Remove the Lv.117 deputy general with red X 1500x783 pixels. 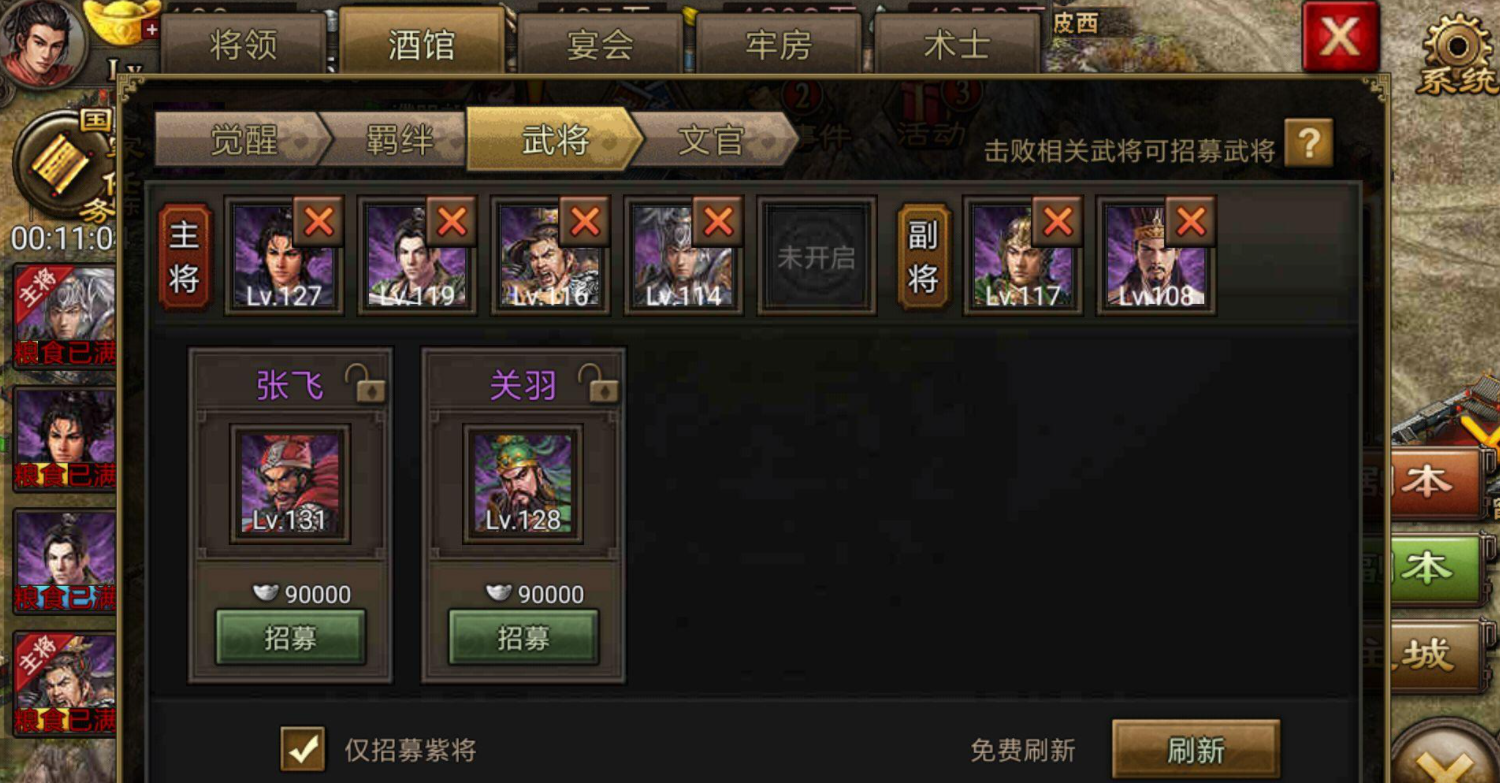tap(1055, 222)
